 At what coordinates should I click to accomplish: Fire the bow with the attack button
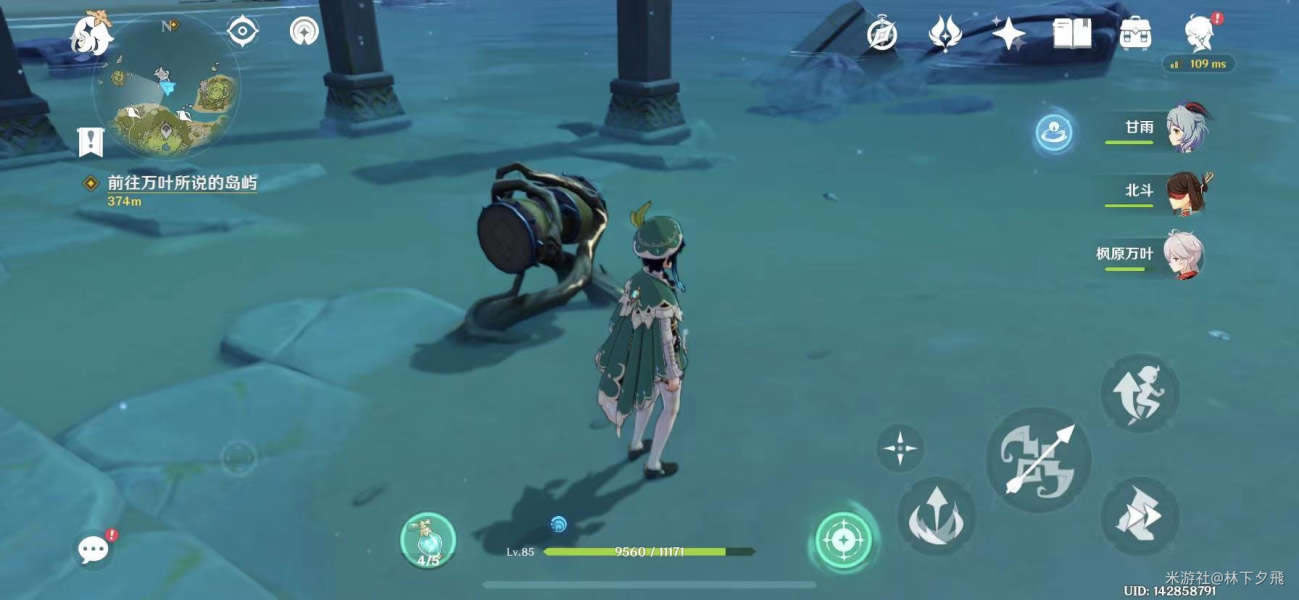click(1038, 459)
